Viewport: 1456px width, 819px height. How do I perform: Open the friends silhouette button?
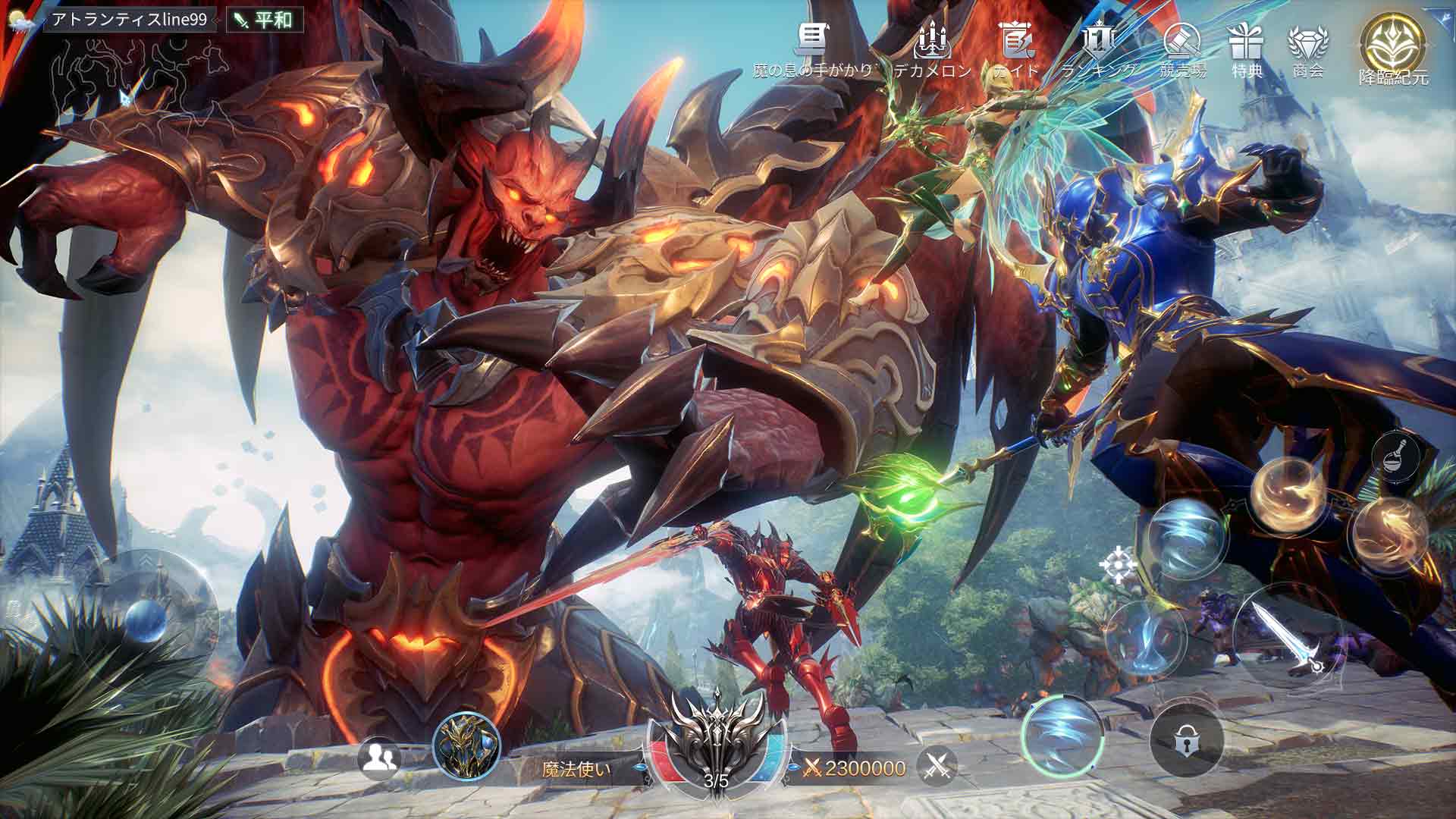378,758
